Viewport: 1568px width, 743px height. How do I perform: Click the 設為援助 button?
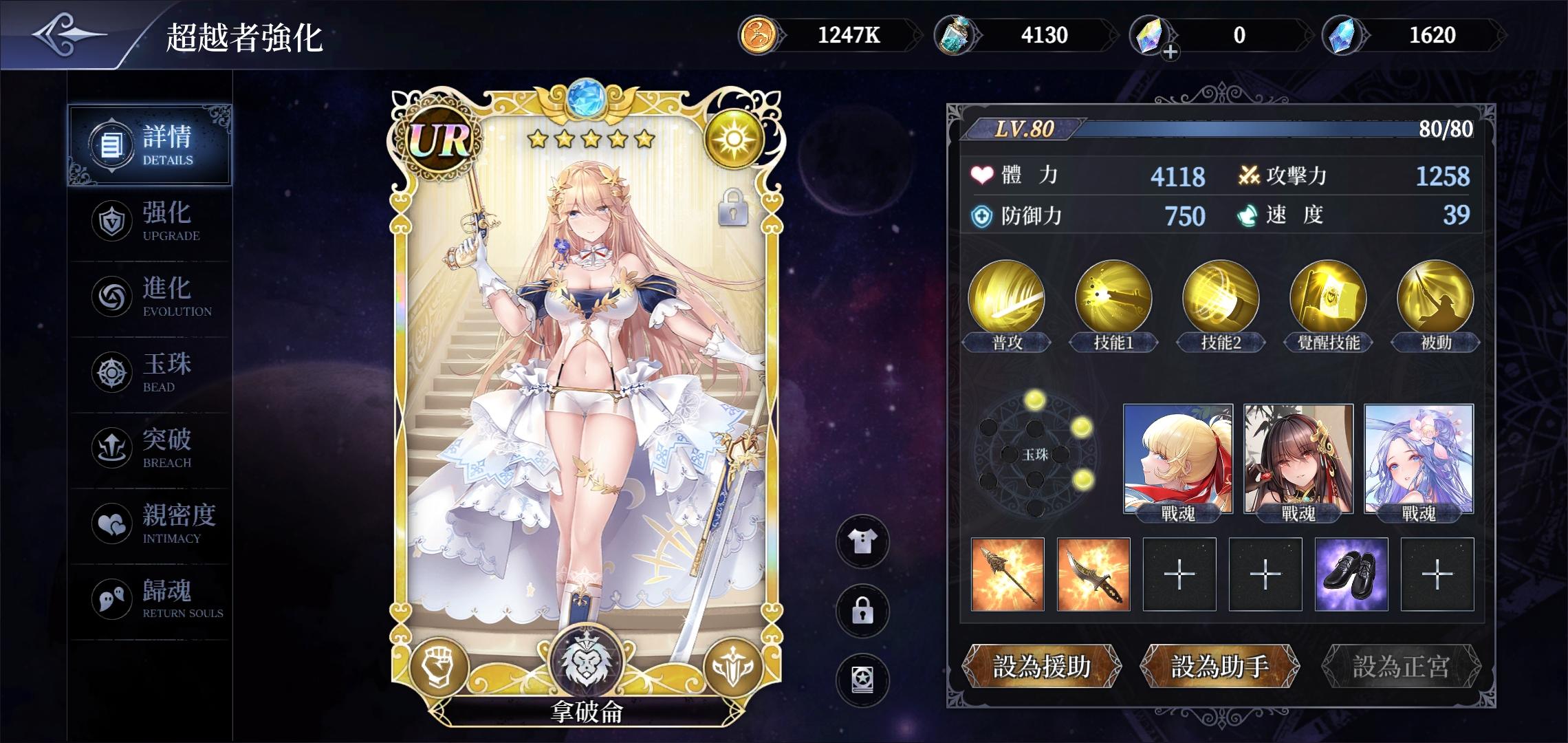(x=1041, y=666)
